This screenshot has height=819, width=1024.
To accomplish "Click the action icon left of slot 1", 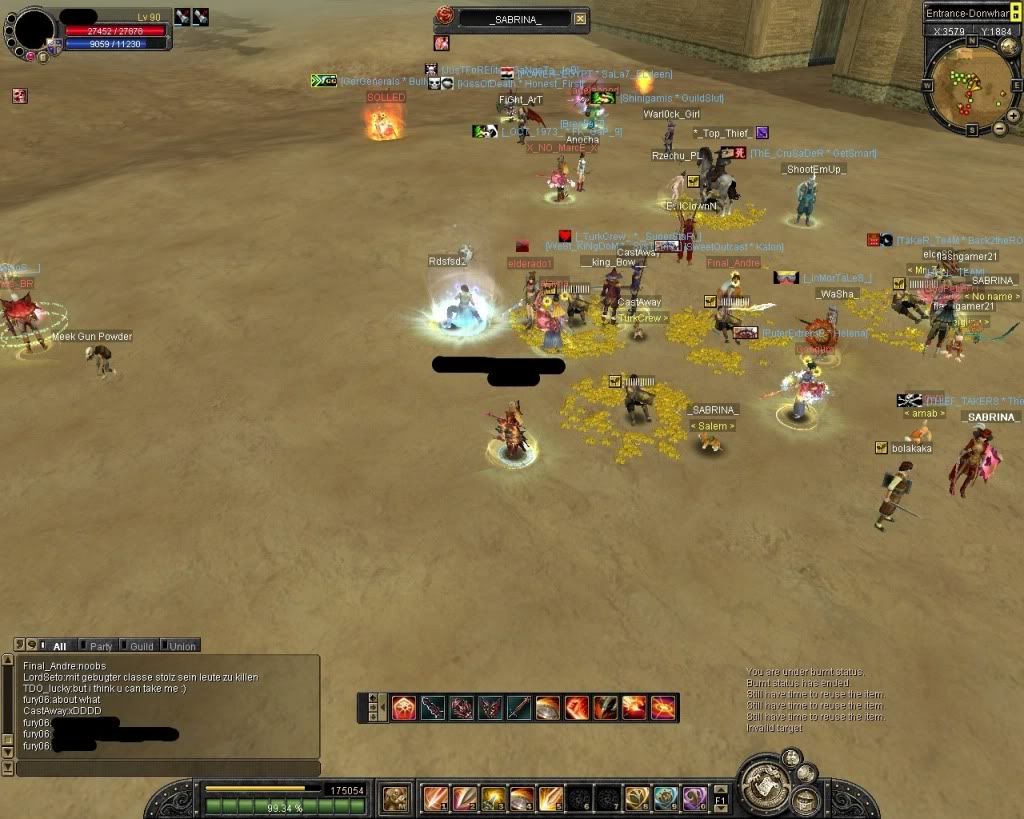I will pos(396,798).
